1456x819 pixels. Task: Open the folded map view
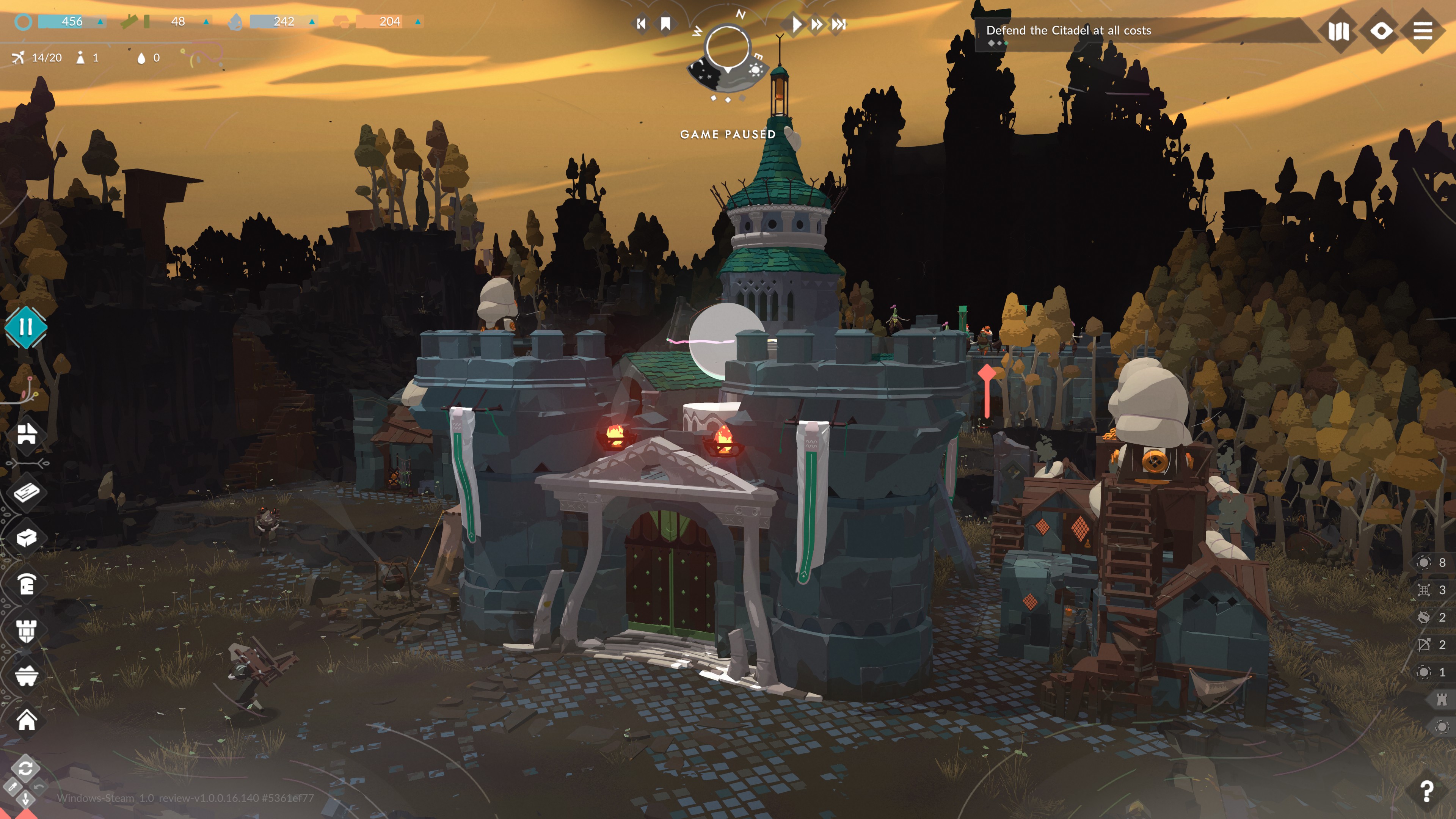pos(1338,31)
